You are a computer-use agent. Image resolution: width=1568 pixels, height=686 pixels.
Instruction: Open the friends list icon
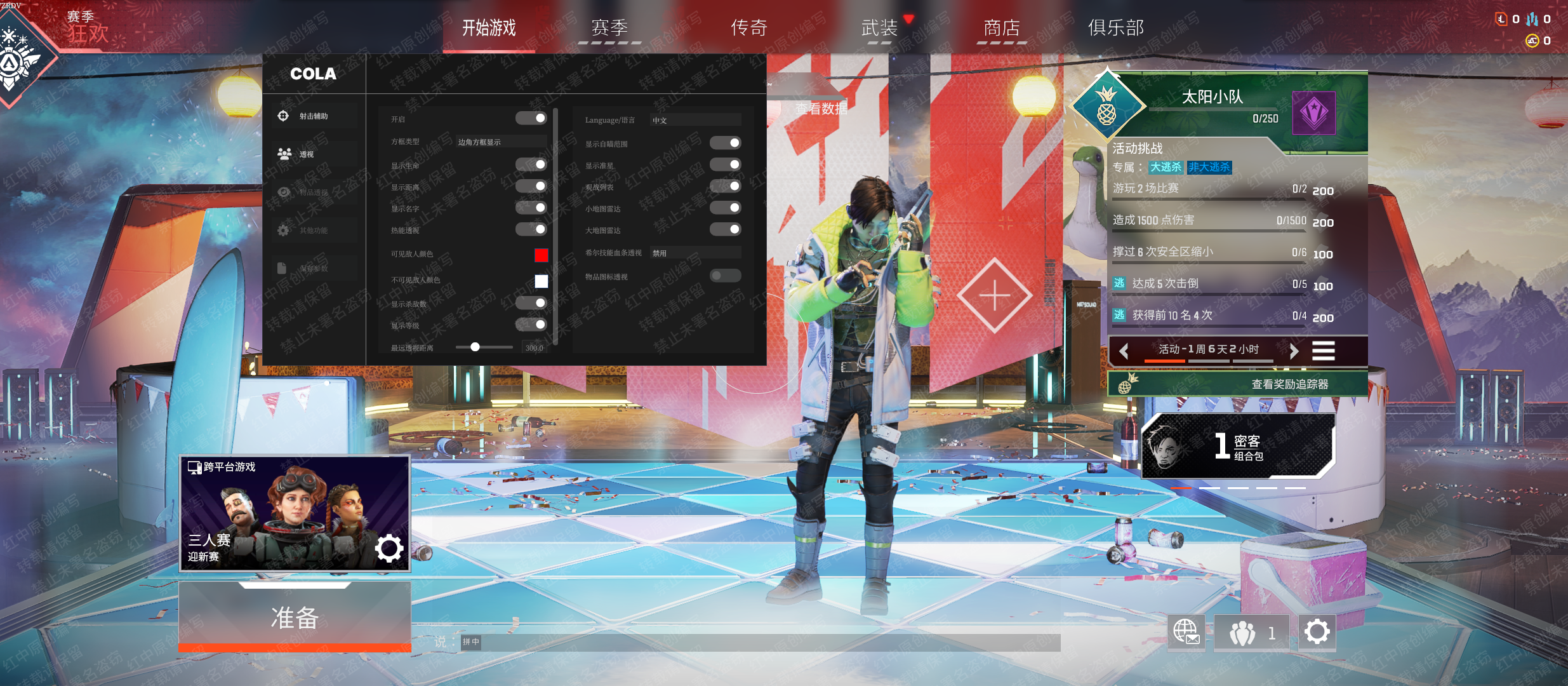[x=1251, y=633]
